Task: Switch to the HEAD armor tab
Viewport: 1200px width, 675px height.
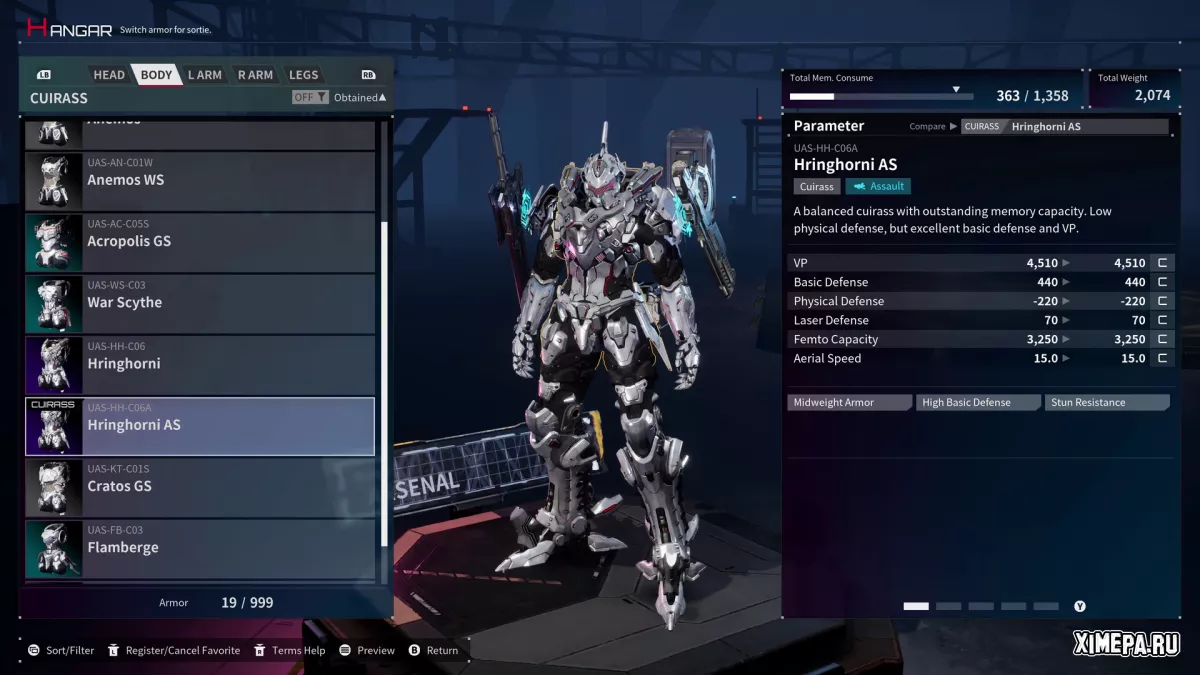Action: [109, 75]
